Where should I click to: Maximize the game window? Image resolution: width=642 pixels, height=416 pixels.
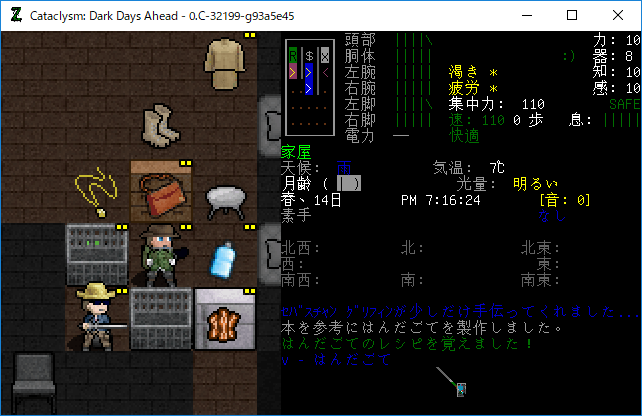click(572, 15)
